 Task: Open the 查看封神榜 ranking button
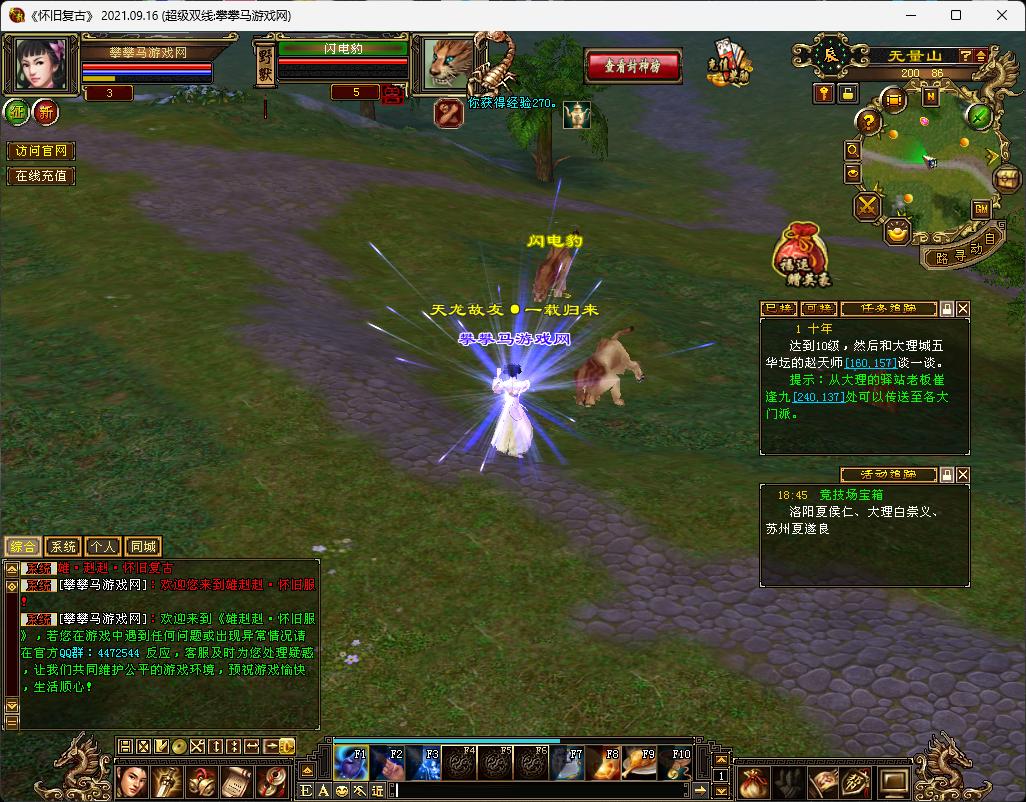click(x=633, y=66)
